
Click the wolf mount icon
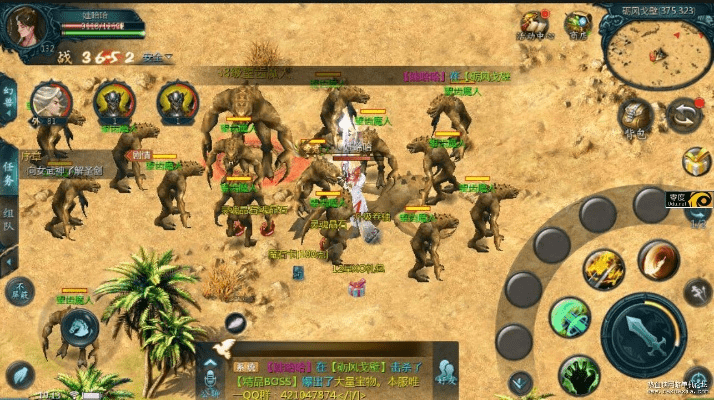[x=80, y=325]
